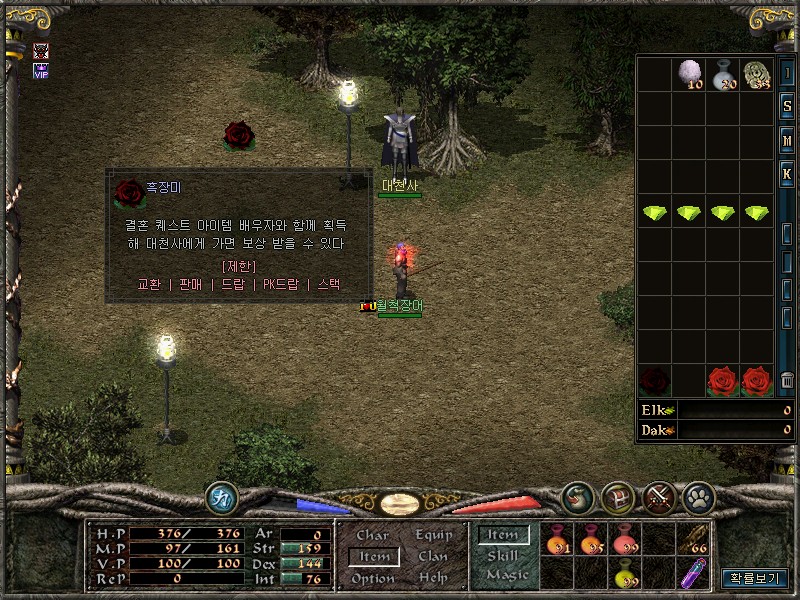Image resolution: width=800 pixels, height=600 pixels.
Task: Open the Clan menu
Action: coord(433,556)
